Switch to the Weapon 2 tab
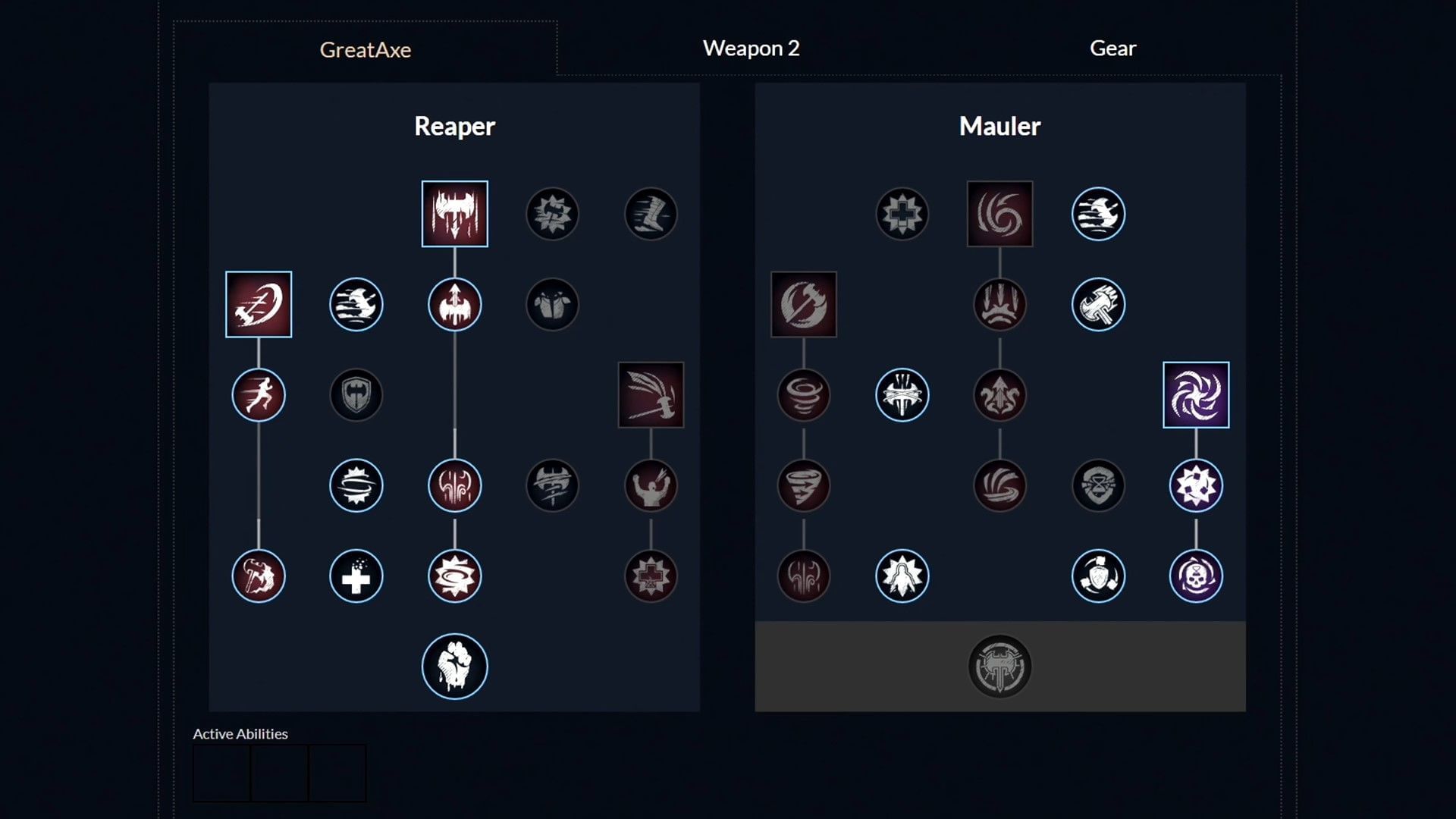1456x819 pixels. 752,49
